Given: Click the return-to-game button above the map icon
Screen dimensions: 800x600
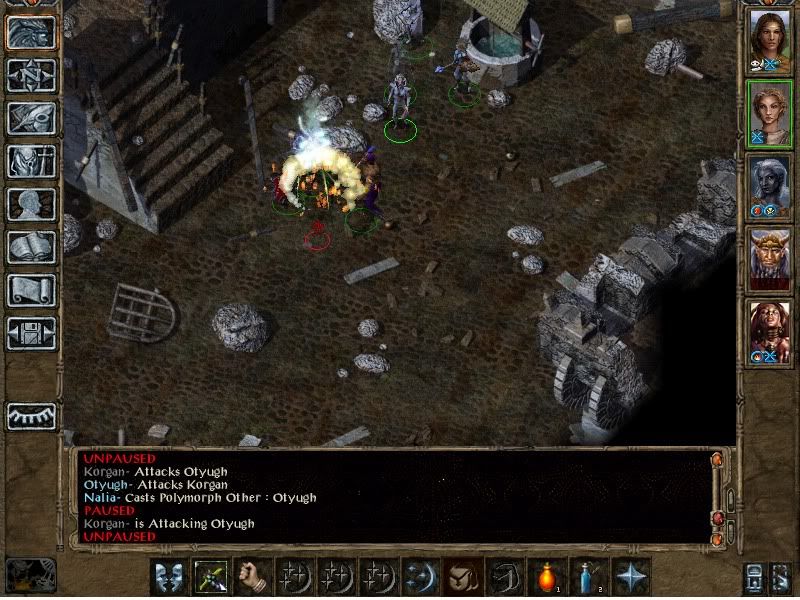Looking at the screenshot, I should click(x=32, y=33).
